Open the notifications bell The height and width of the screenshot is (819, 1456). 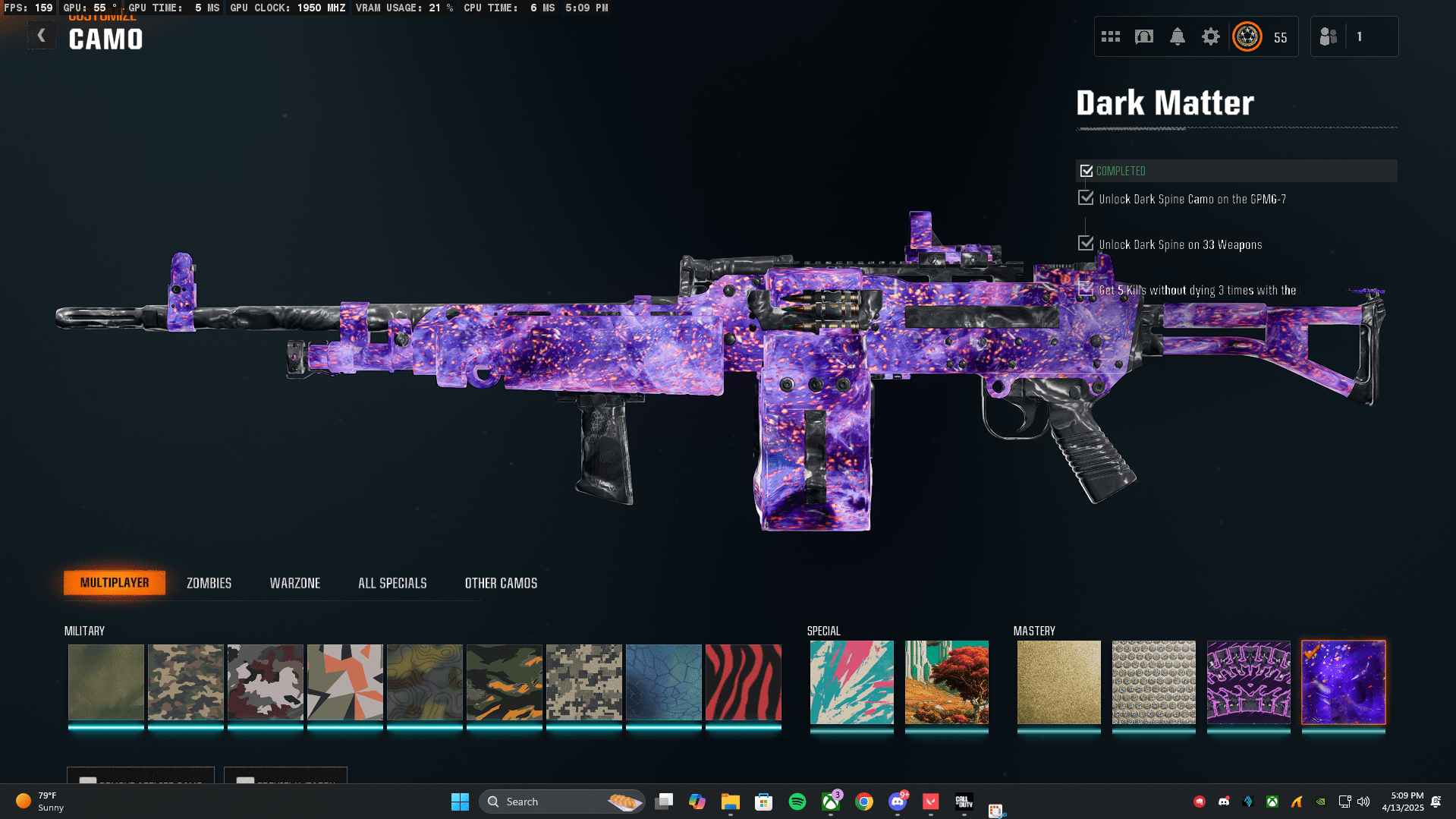(x=1177, y=36)
